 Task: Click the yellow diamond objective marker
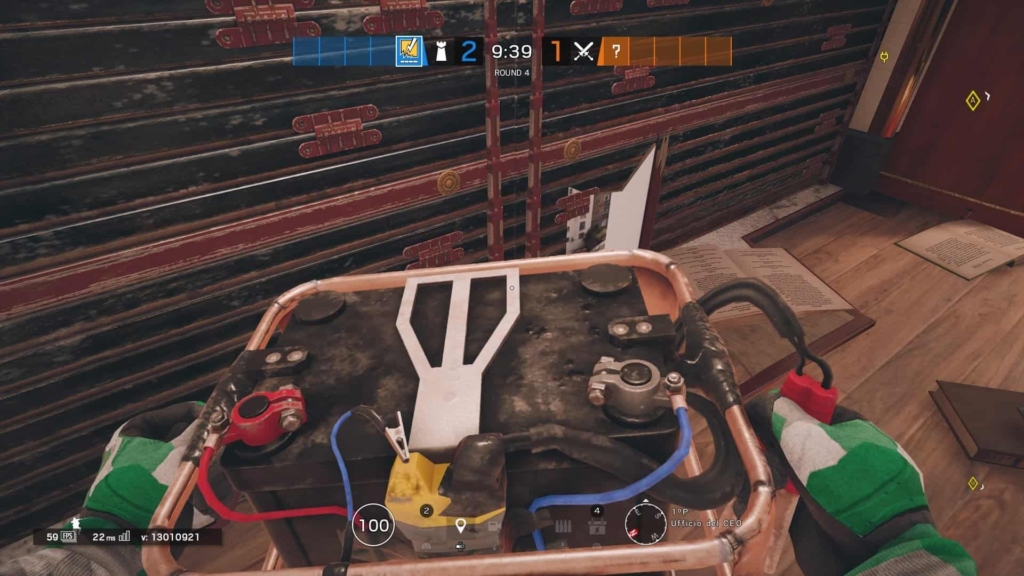[972, 100]
